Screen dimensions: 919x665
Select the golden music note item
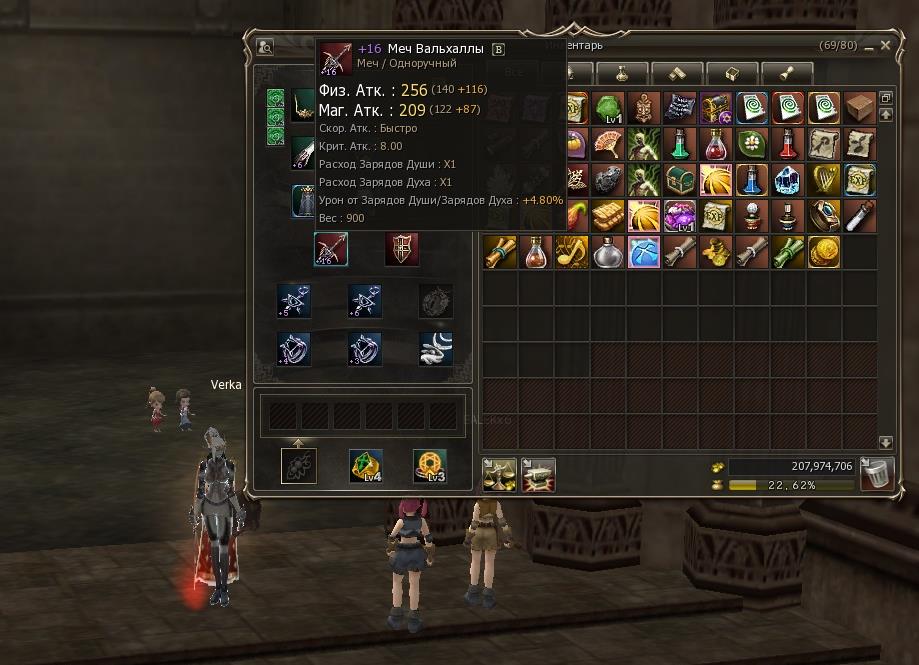[x=571, y=252]
